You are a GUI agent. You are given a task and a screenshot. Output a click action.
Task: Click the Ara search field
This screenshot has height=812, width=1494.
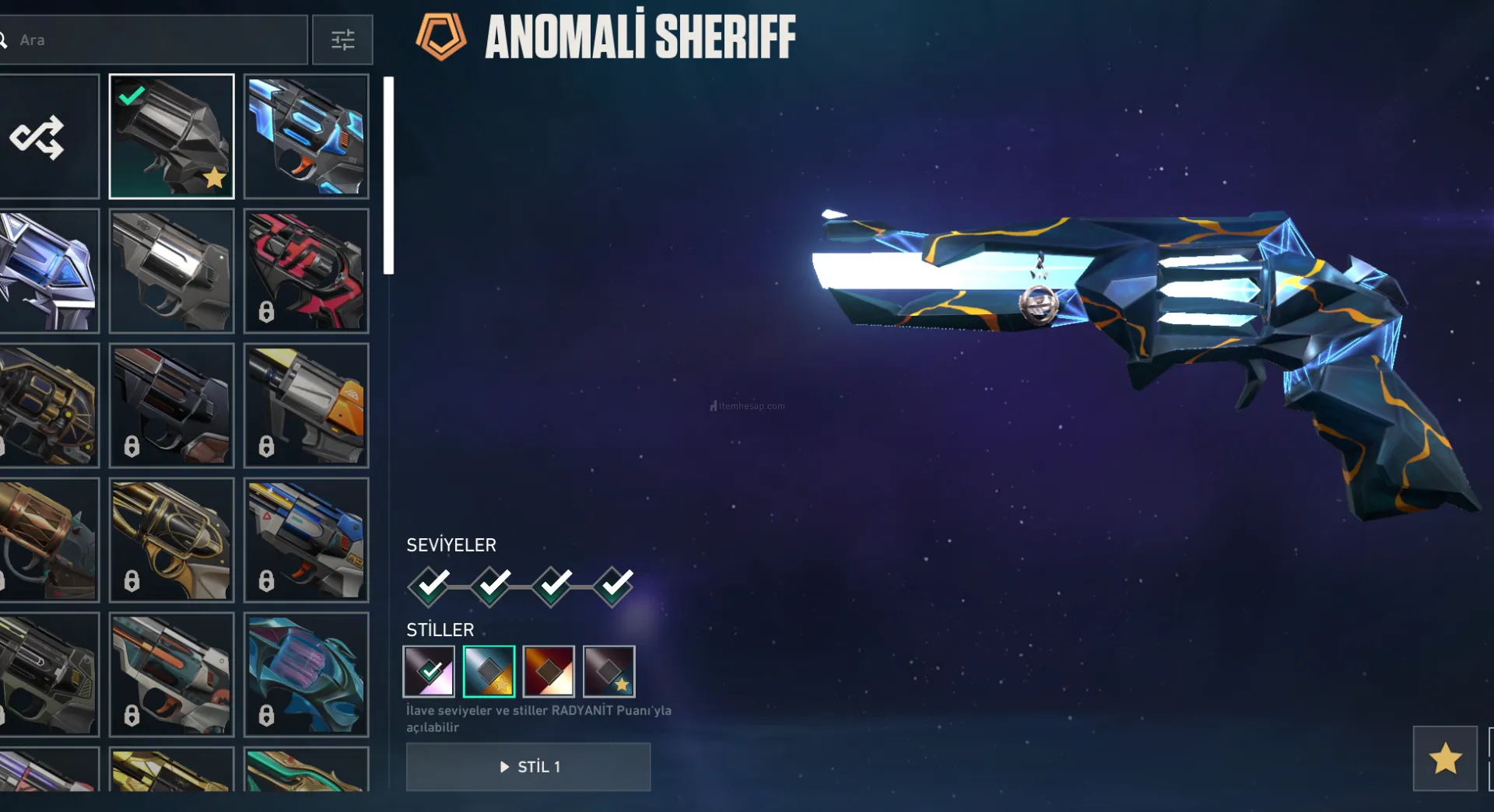tap(156, 40)
